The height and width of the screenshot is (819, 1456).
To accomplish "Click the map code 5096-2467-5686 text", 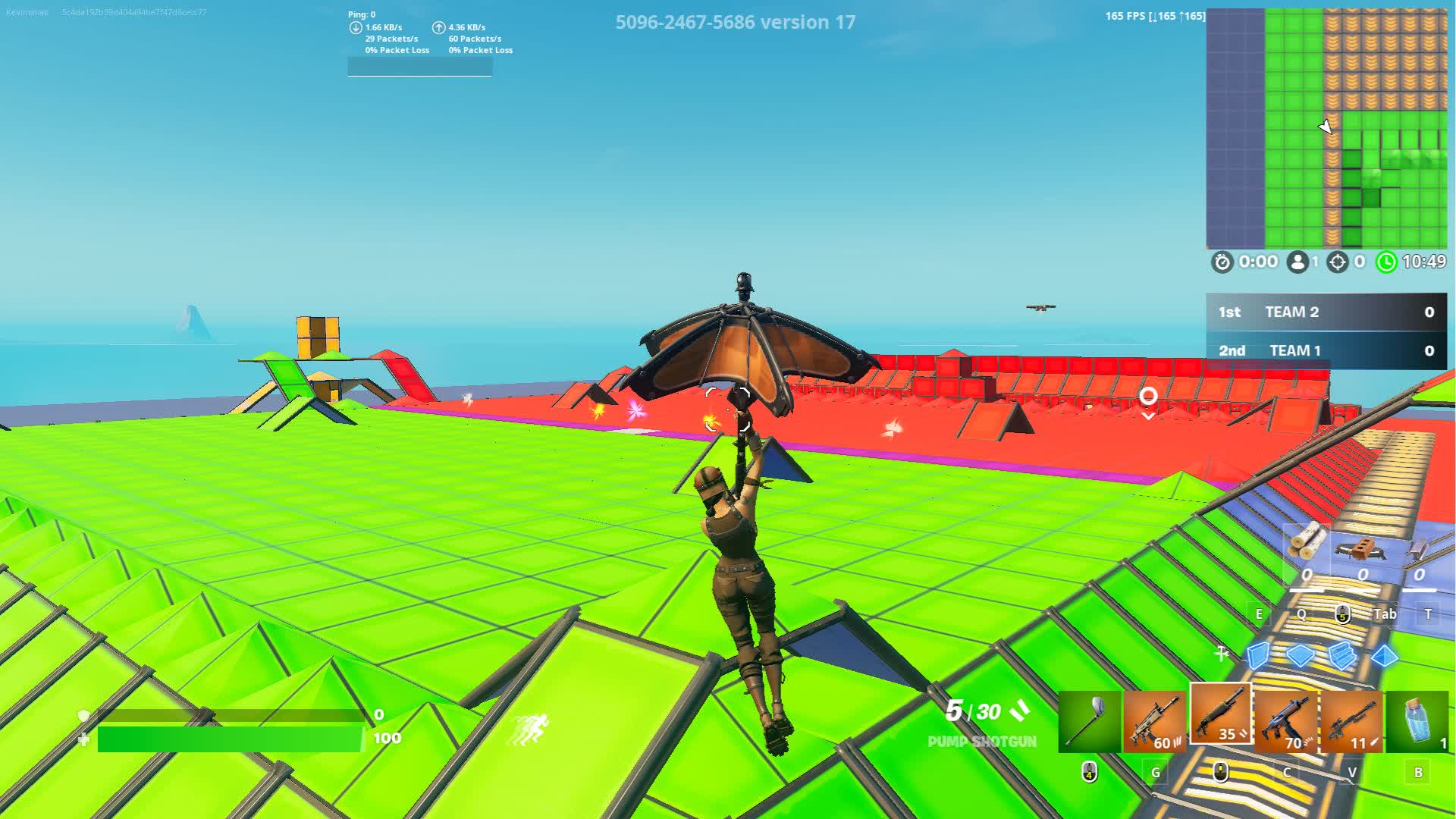I will [685, 22].
